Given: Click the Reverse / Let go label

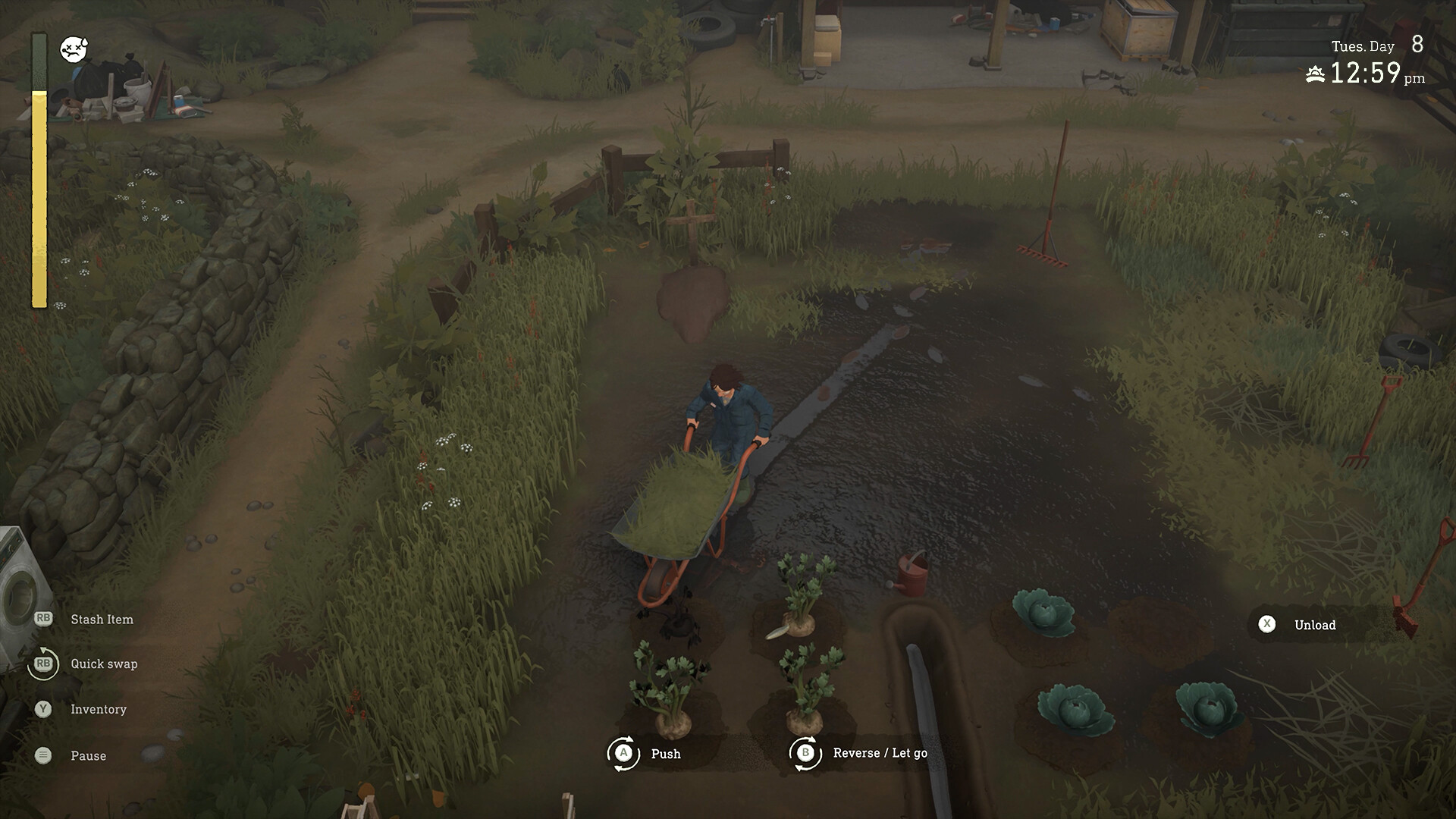Looking at the screenshot, I should (881, 753).
